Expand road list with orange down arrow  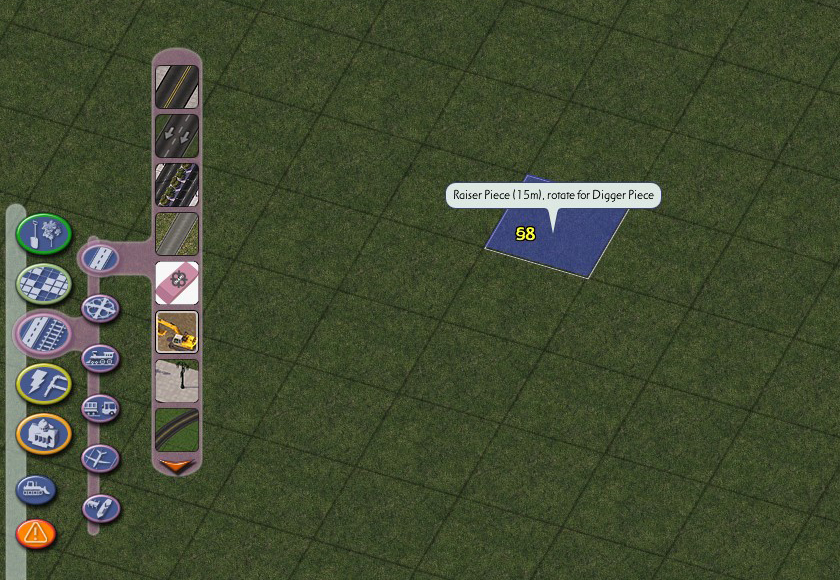click(177, 465)
